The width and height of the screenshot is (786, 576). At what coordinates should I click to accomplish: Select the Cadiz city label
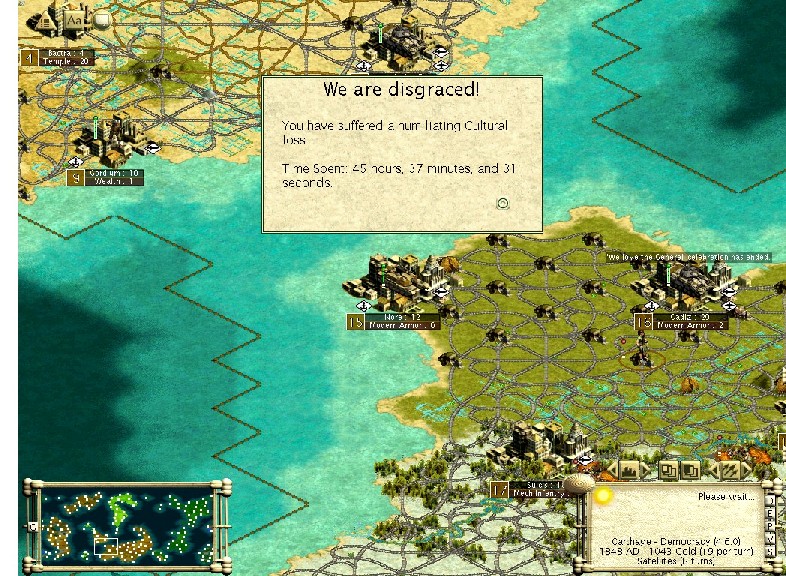click(x=690, y=321)
